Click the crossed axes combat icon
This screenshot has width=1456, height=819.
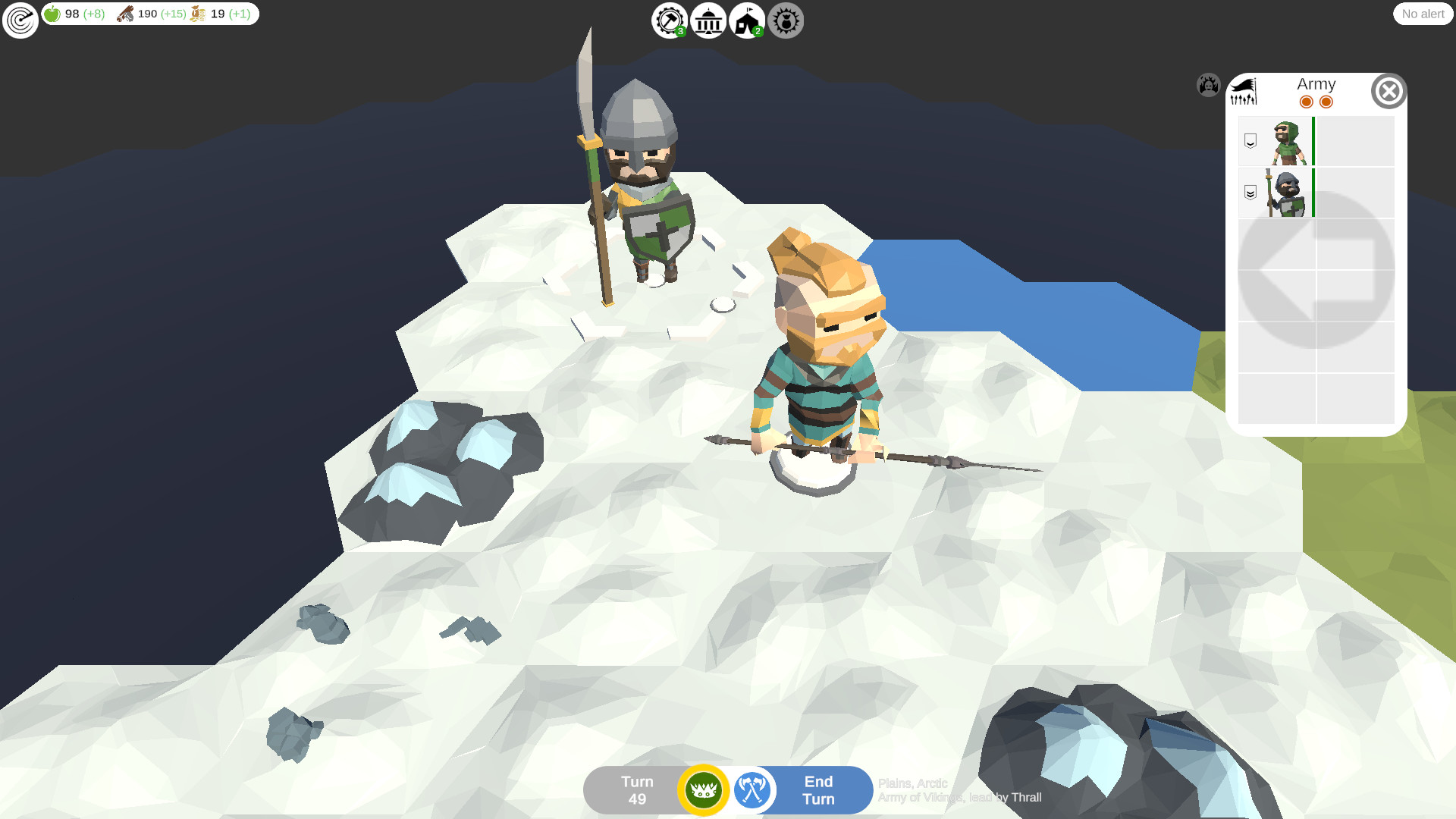pos(752,790)
